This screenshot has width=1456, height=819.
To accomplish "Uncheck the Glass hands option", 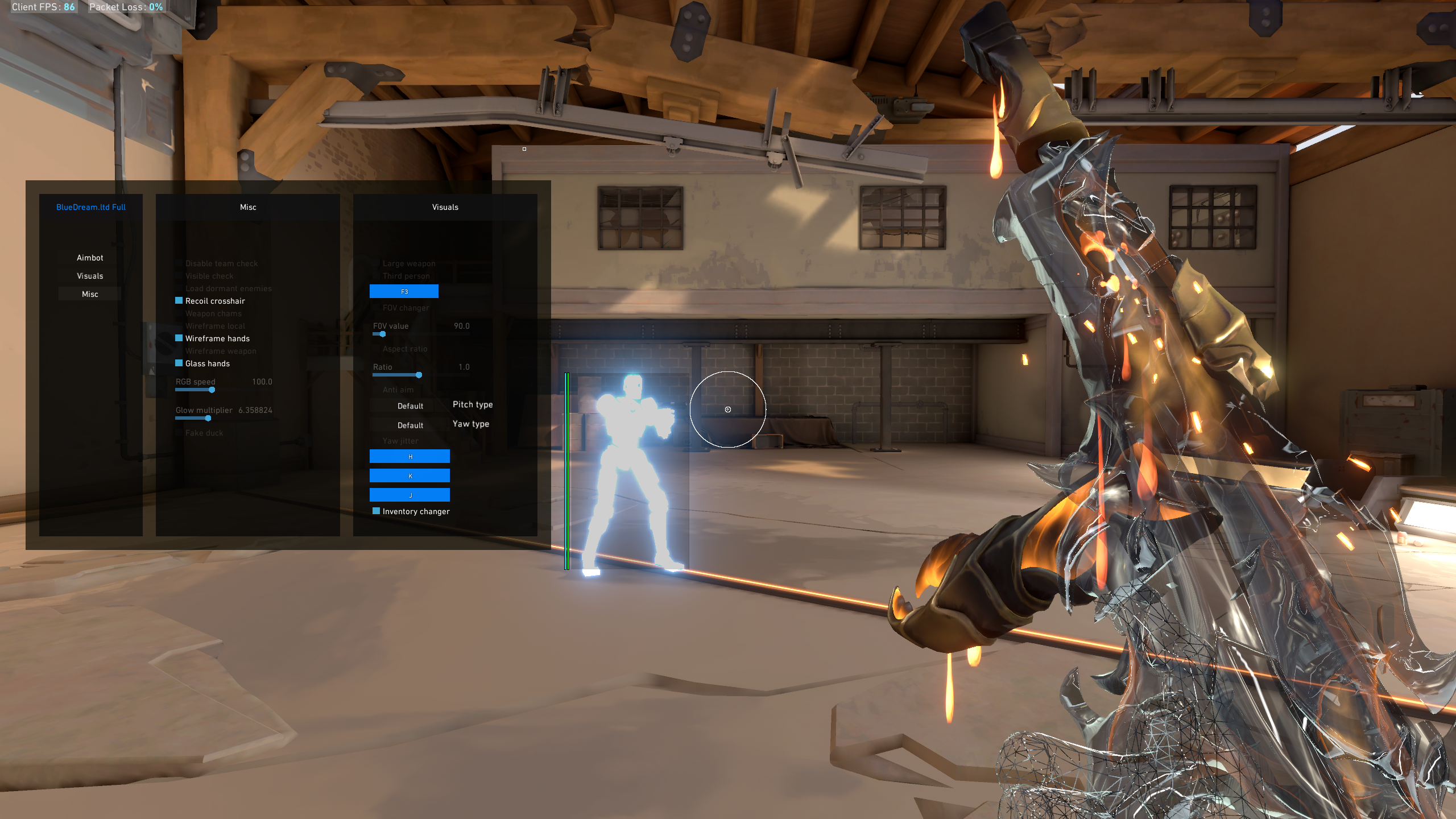I will tap(179, 363).
